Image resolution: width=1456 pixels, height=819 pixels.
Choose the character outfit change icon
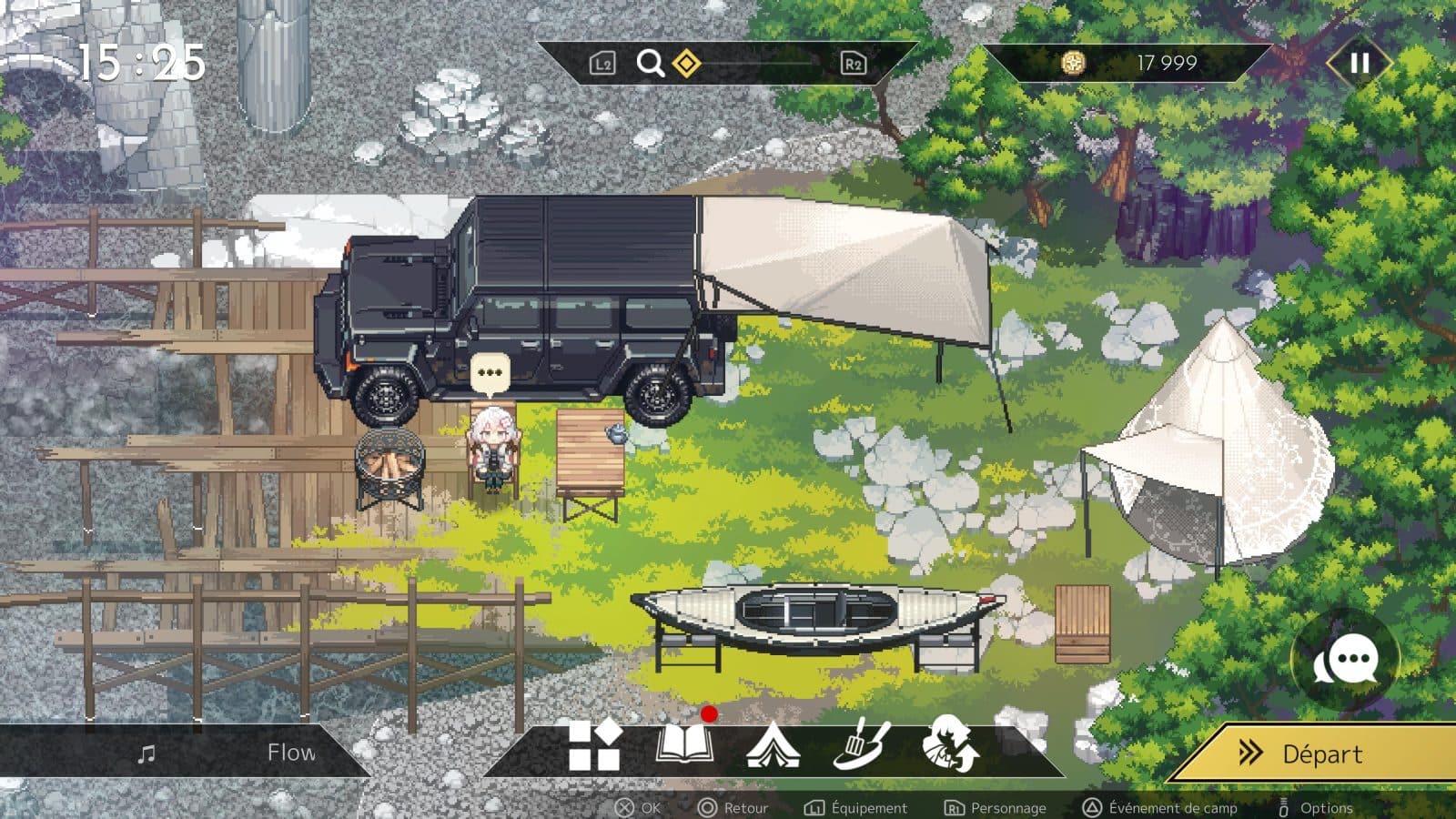950,745
